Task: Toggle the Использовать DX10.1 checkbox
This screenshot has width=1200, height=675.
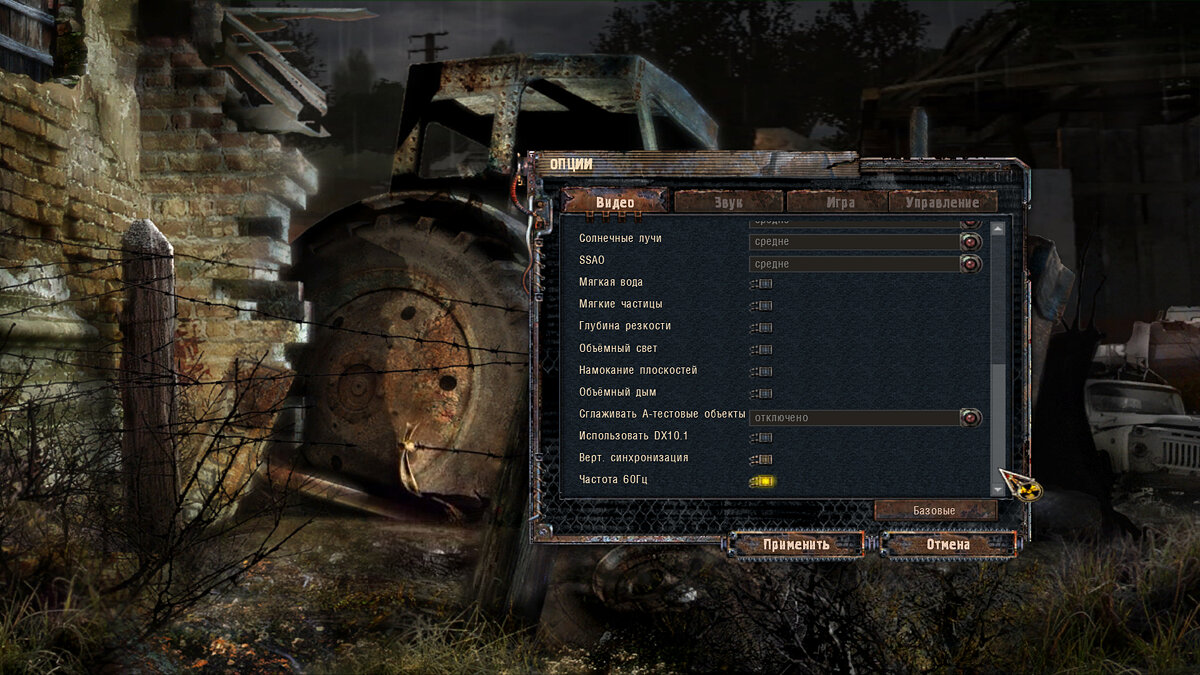Action: click(x=763, y=437)
